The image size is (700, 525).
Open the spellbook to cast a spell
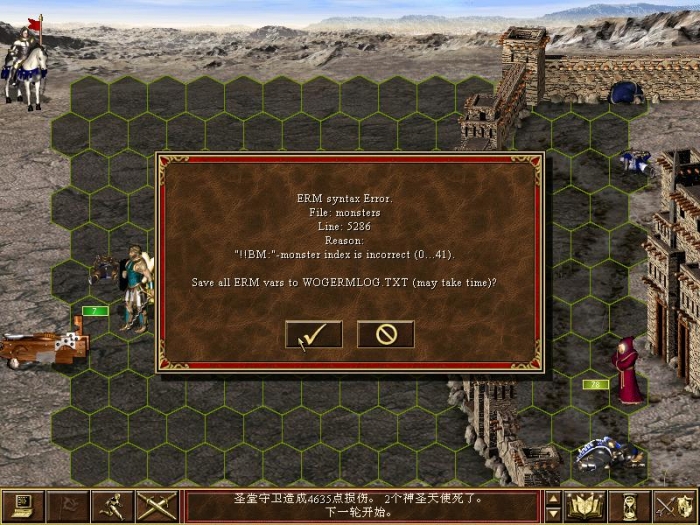click(585, 505)
